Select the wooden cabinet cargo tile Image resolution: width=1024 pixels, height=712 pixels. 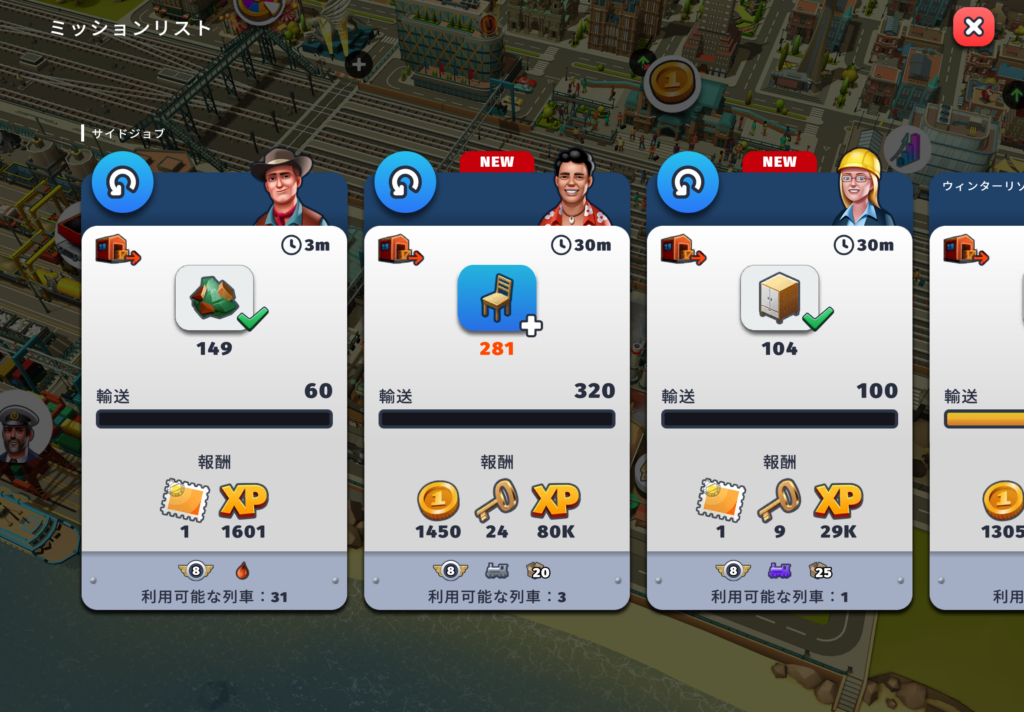pyautogui.click(x=779, y=298)
